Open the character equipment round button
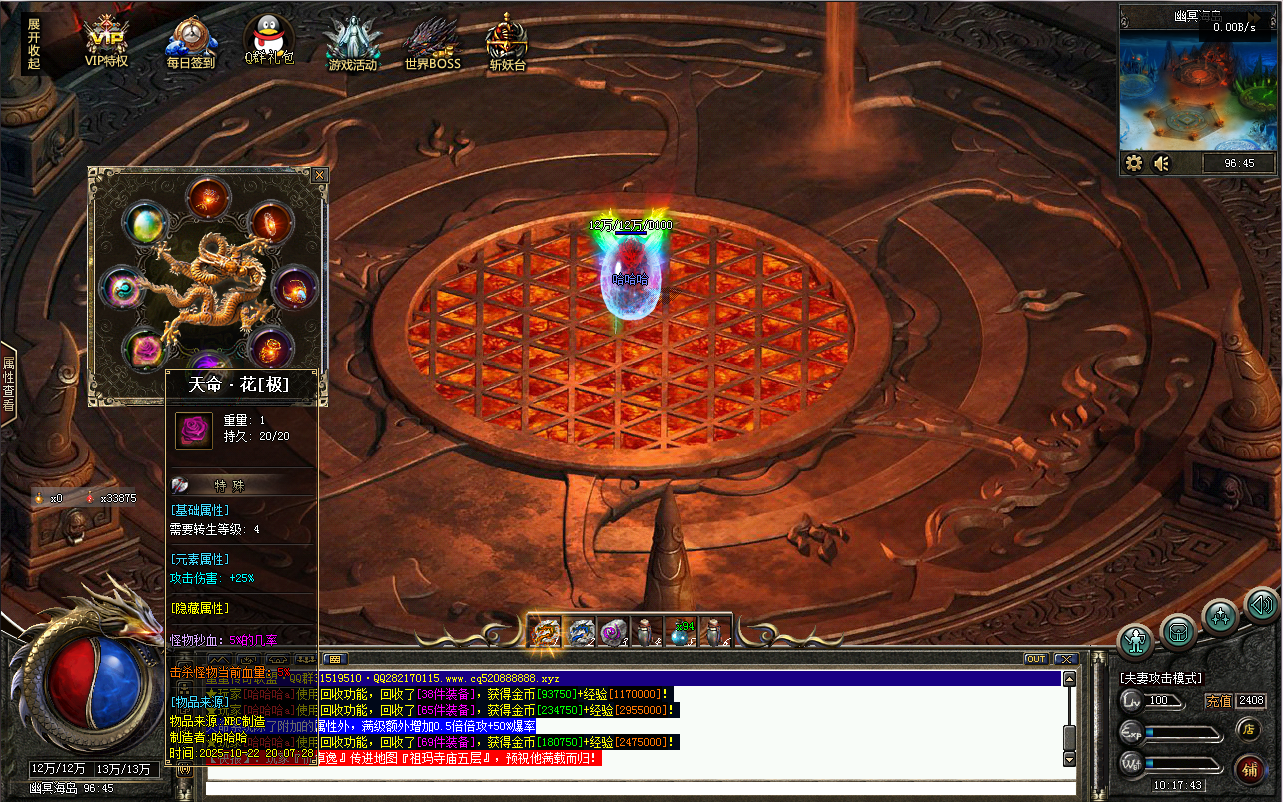 point(1135,640)
